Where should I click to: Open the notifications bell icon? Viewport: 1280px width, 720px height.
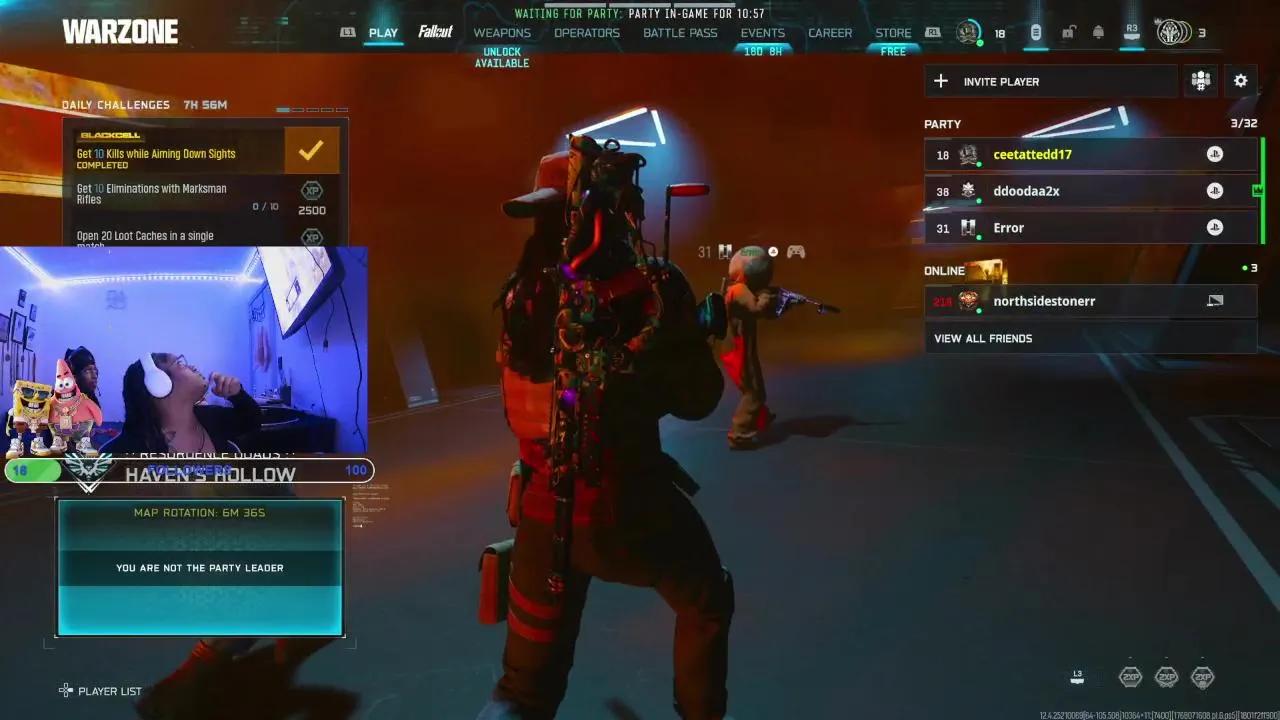(x=1097, y=32)
